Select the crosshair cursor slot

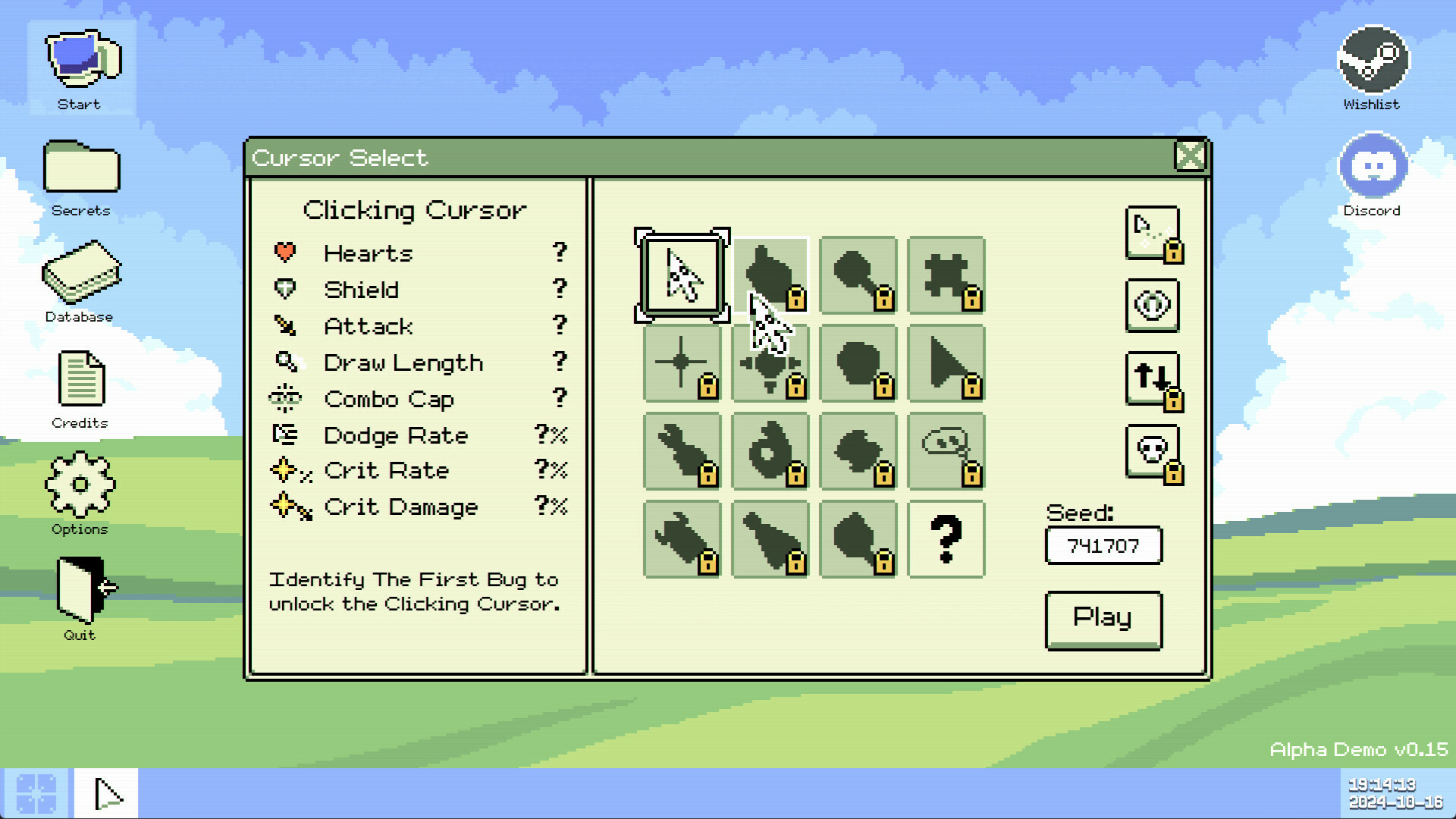pyautogui.click(x=681, y=363)
